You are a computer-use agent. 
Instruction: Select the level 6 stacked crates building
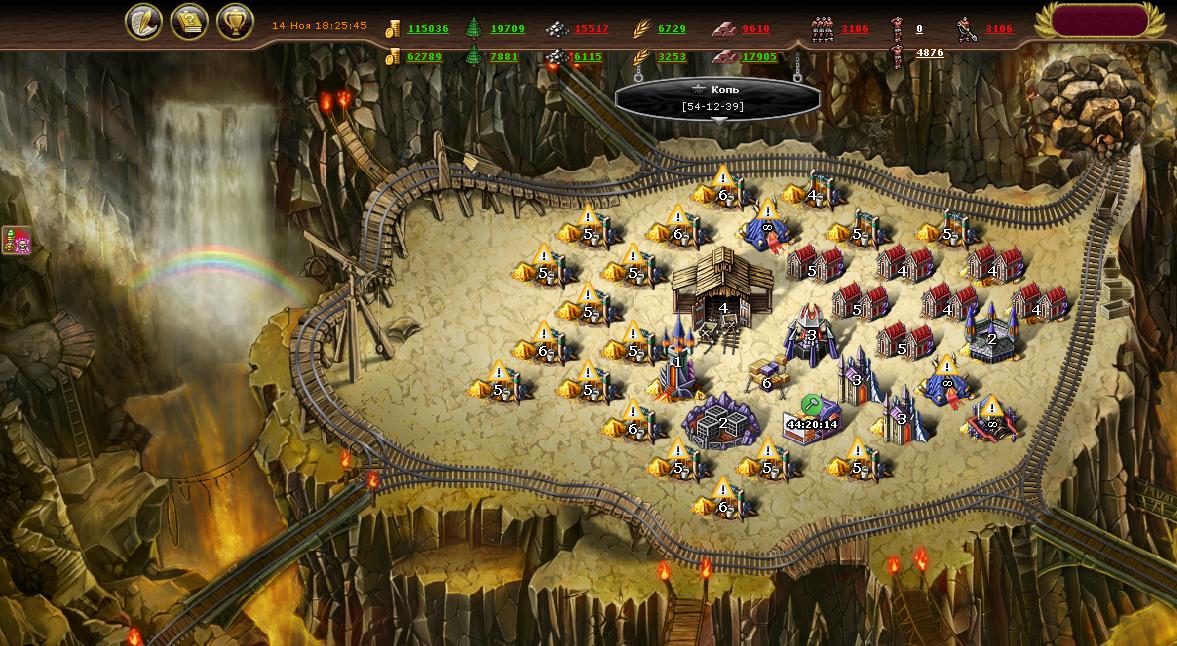click(x=768, y=375)
